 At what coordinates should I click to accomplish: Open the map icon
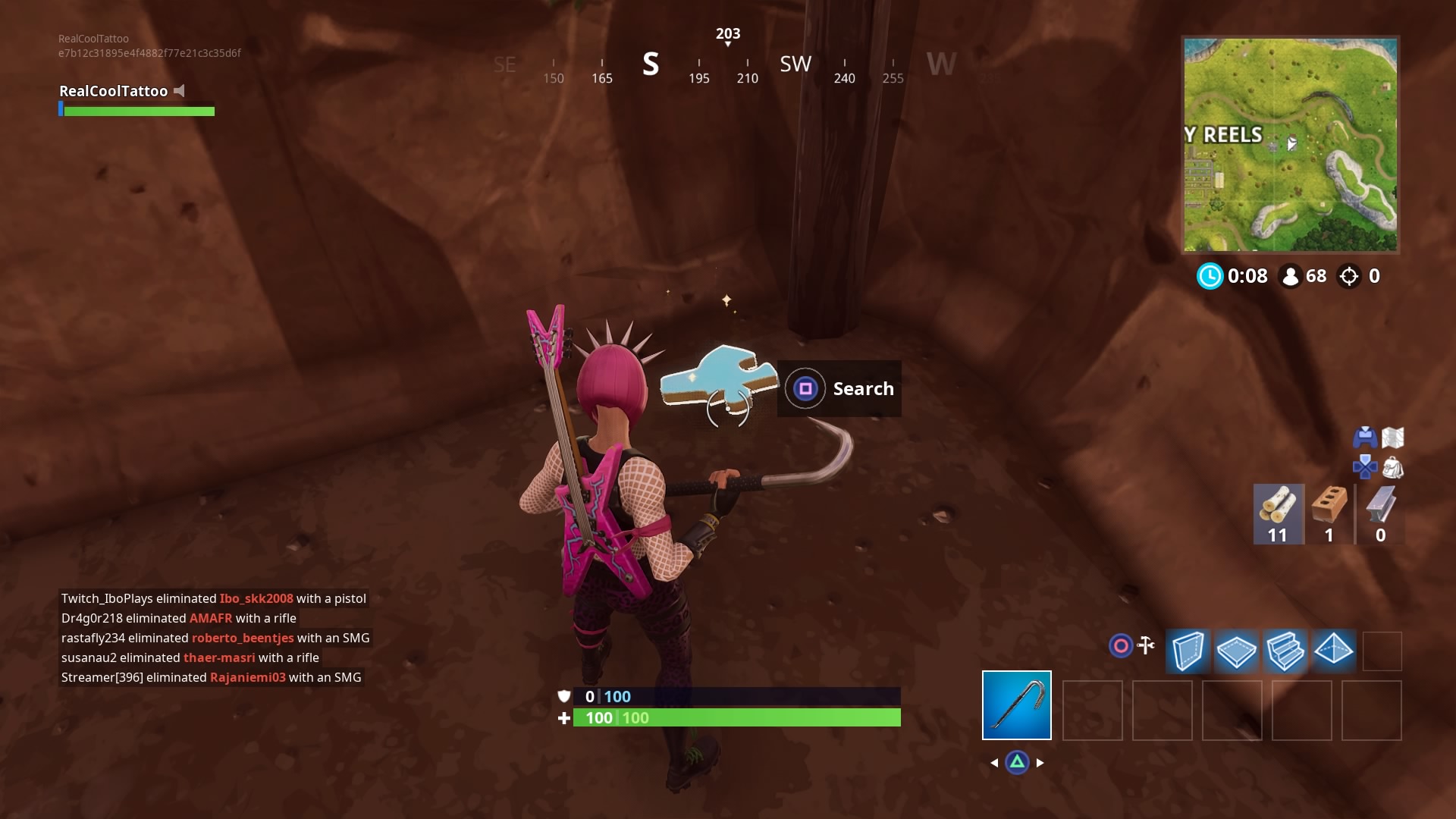[1394, 438]
